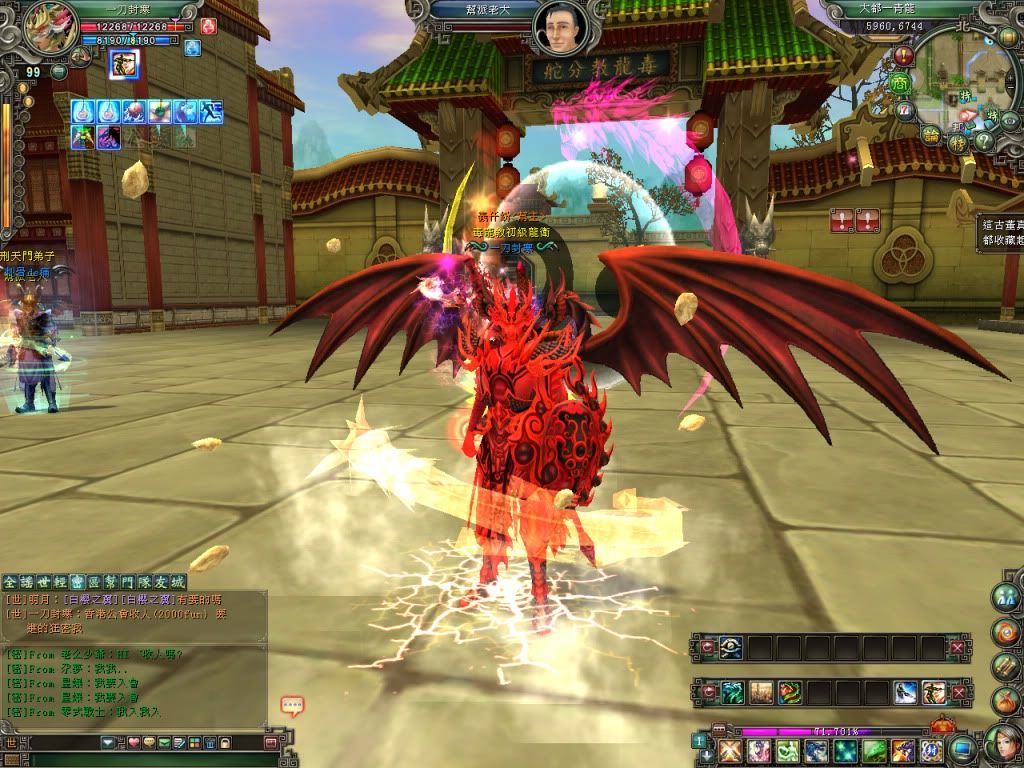This screenshot has height=768, width=1024.
Task: Open the heart icon in chat toolbar
Action: pos(133,743)
